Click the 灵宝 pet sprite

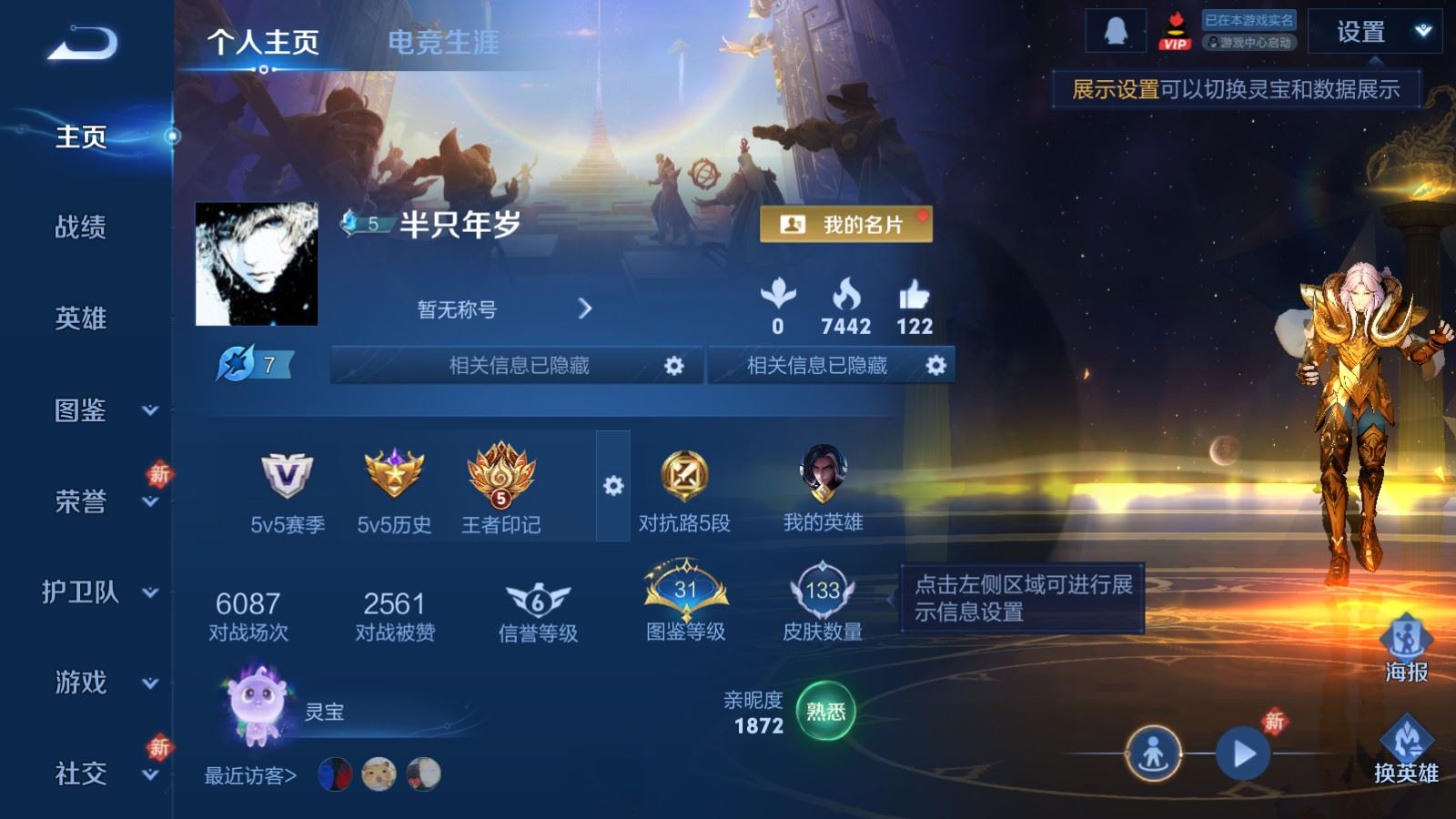click(258, 705)
